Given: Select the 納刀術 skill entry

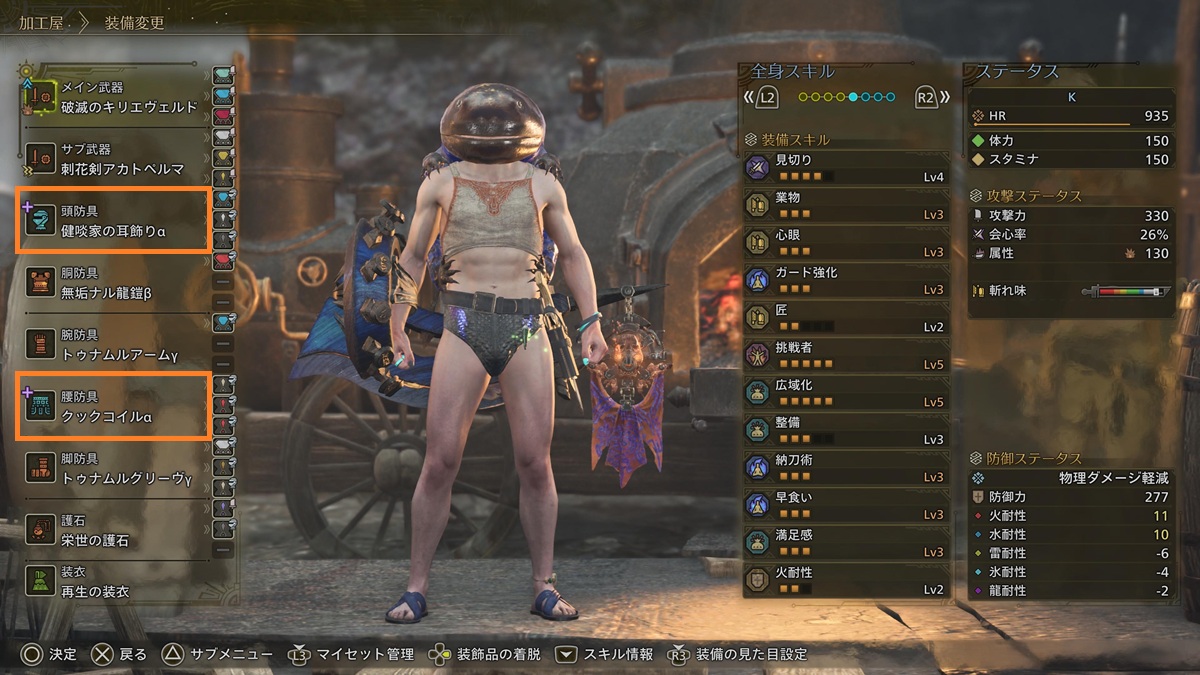Looking at the screenshot, I should click(x=845, y=468).
